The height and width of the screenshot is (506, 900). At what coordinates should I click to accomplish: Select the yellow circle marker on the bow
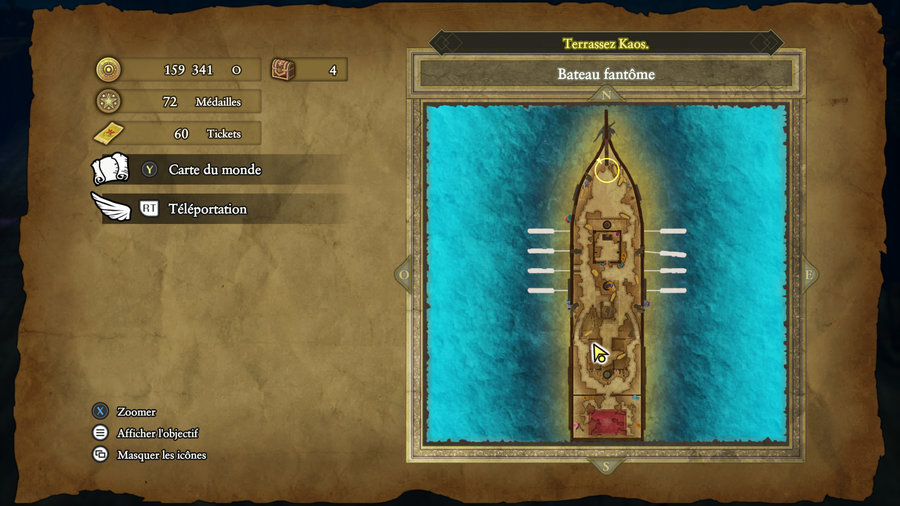(607, 170)
